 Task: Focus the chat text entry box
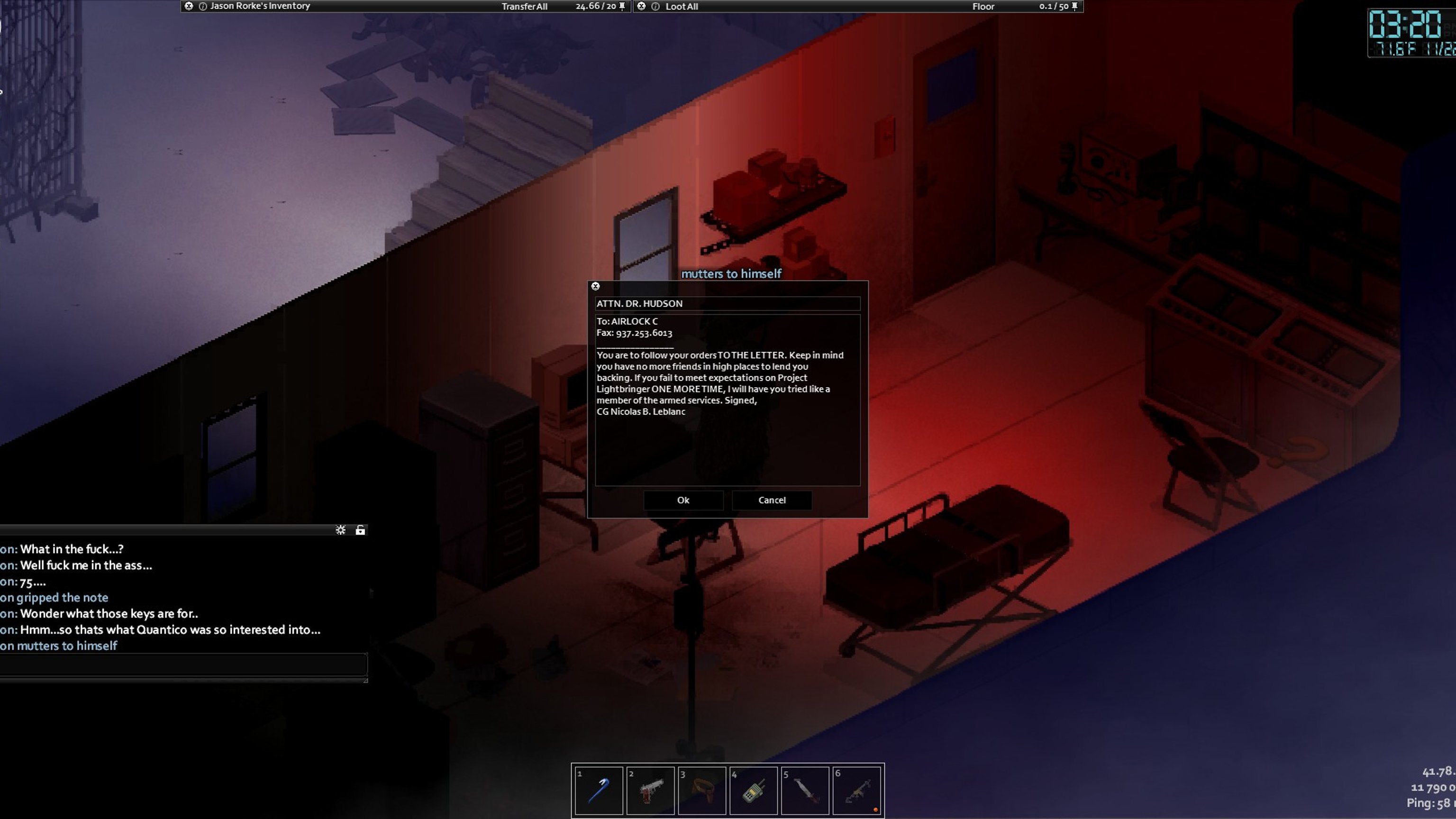[182, 664]
